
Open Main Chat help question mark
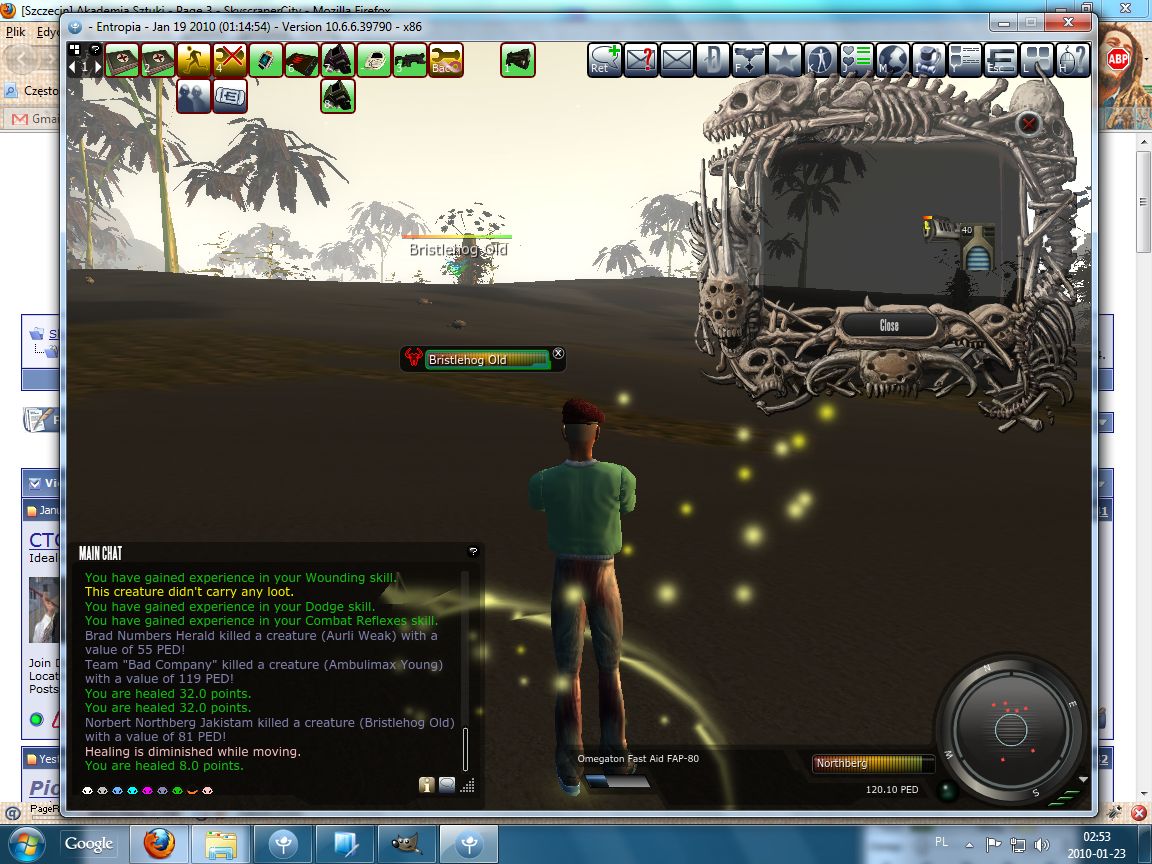(473, 551)
